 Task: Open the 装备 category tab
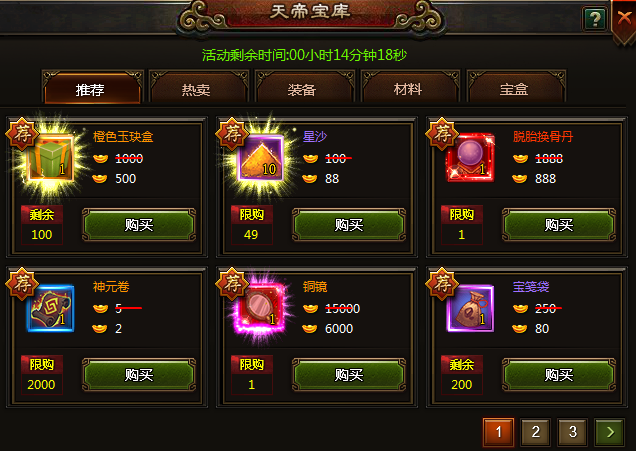point(301,89)
